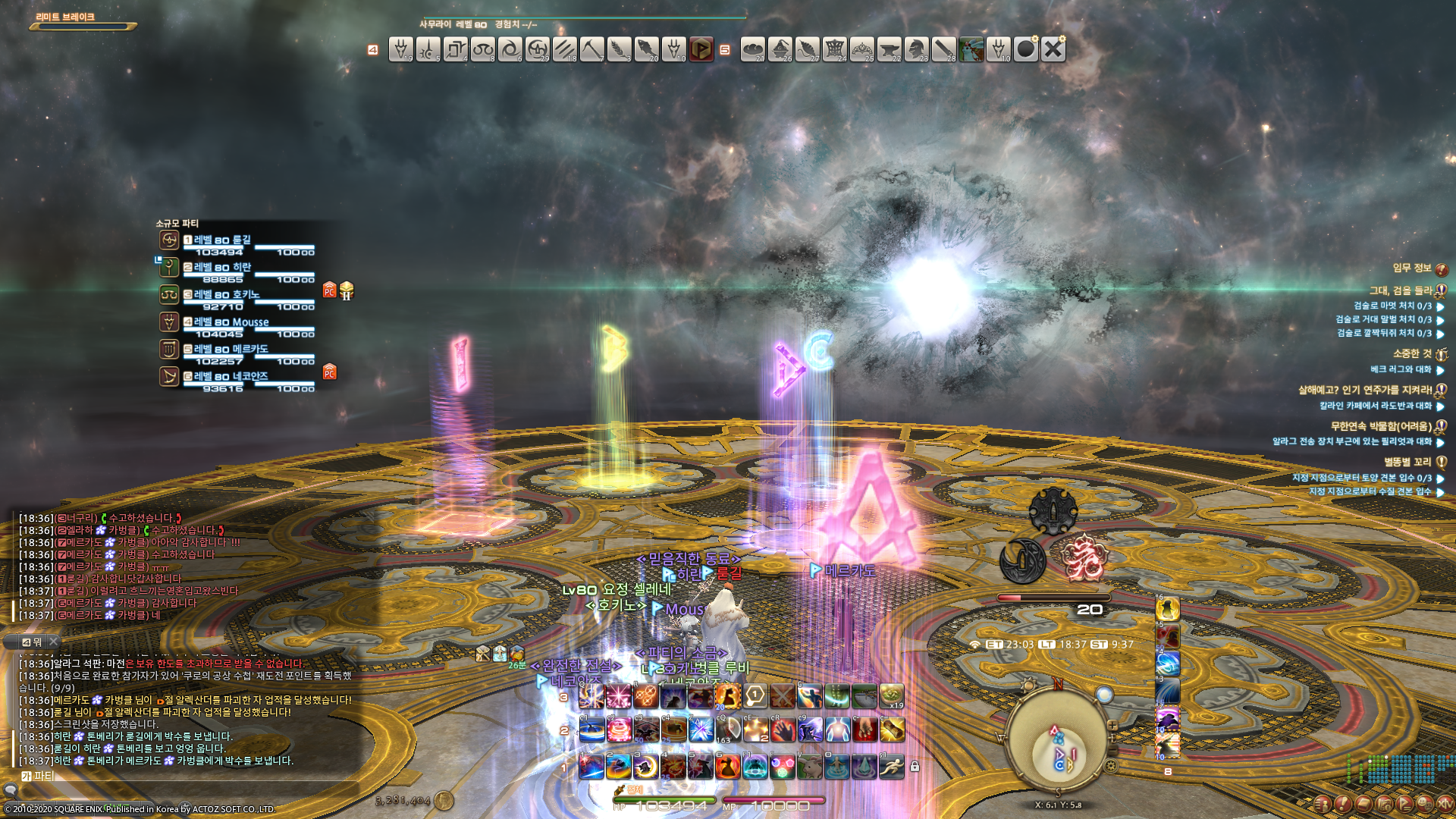Screen dimensions: 1456x819
Task: Open the 임무 정보 duty info header
Action: (1412, 268)
